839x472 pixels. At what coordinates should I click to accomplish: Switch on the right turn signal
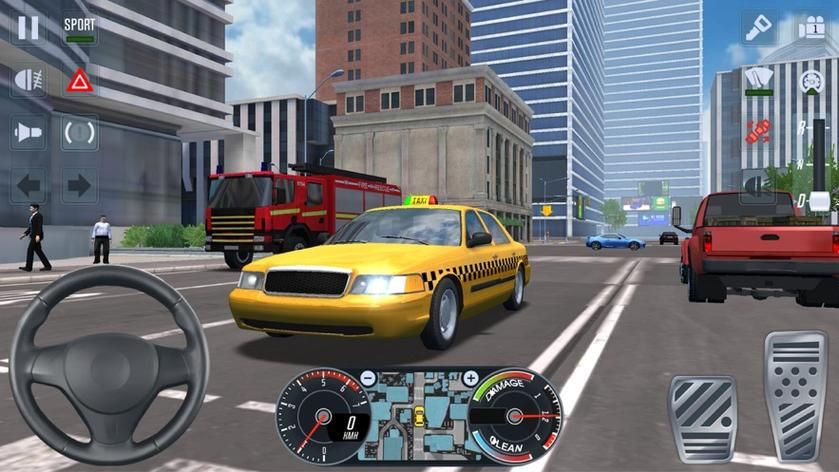tap(80, 184)
